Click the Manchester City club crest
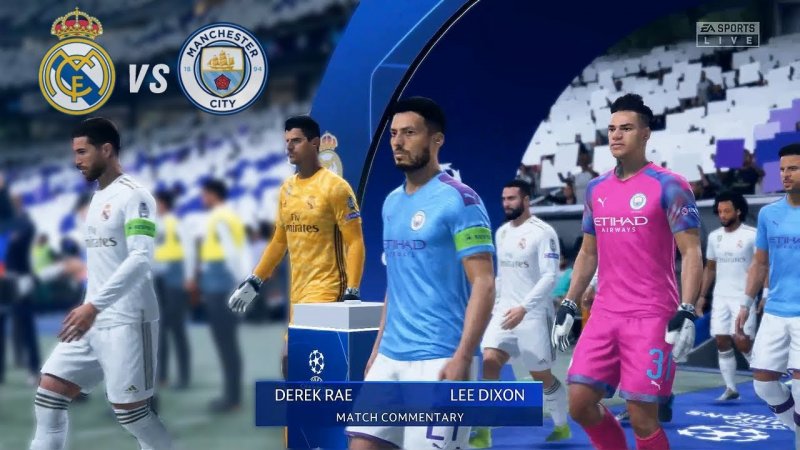800x450 pixels. coord(222,68)
